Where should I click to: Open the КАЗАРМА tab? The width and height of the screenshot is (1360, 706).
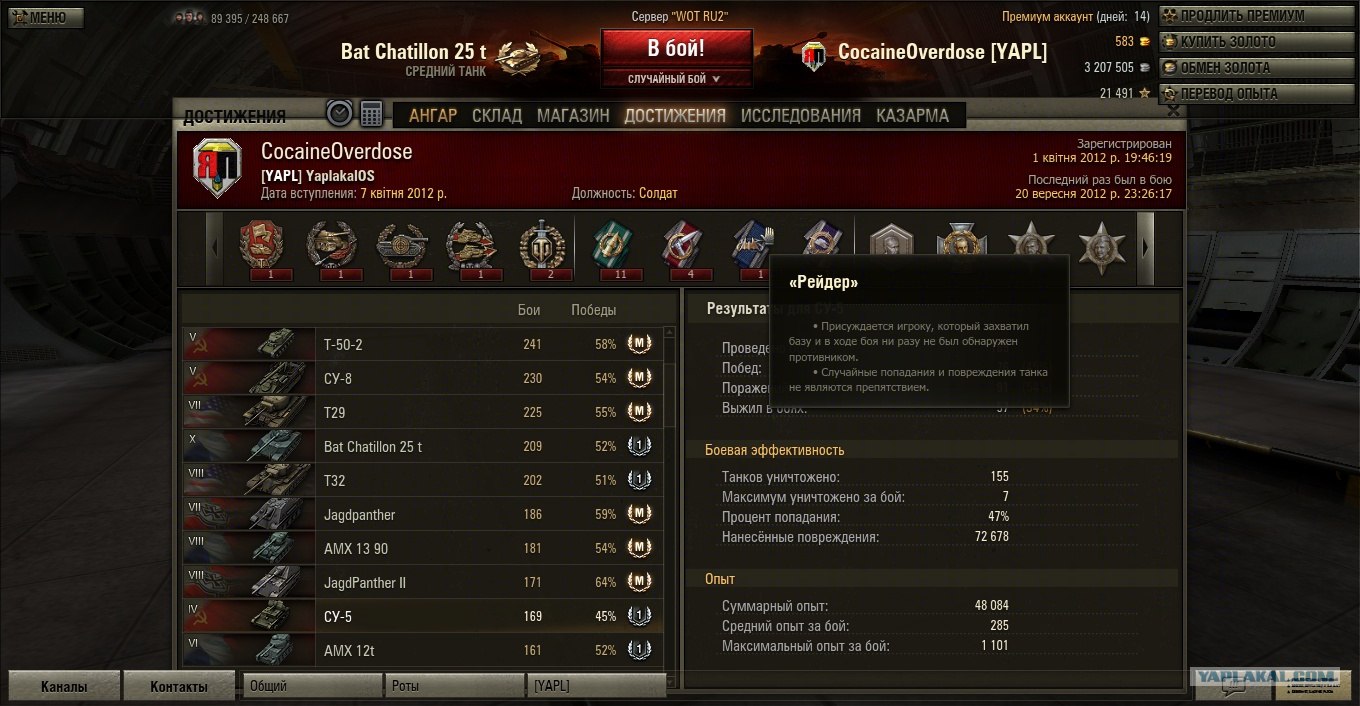point(912,115)
